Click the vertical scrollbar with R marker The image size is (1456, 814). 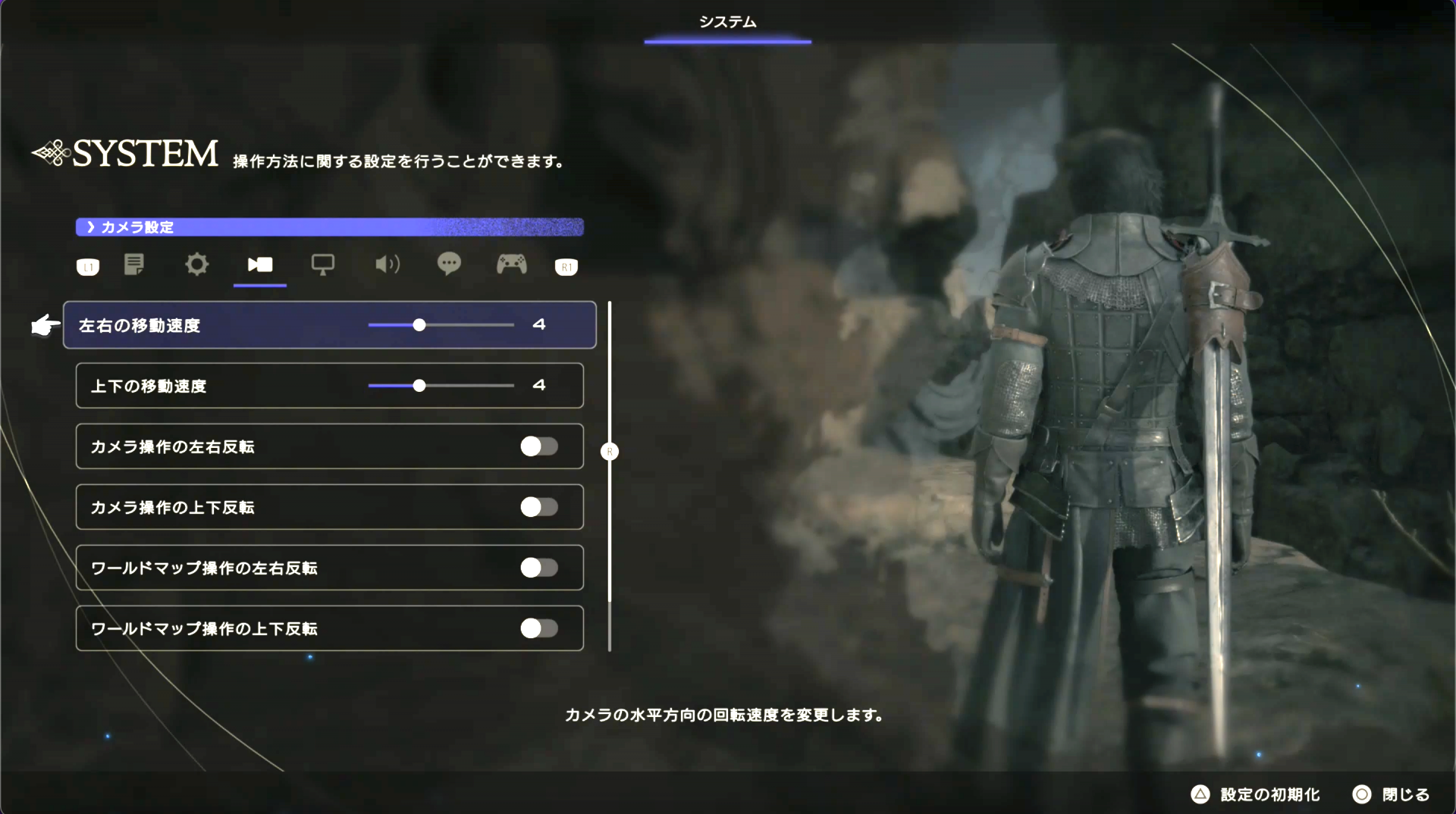[610, 451]
